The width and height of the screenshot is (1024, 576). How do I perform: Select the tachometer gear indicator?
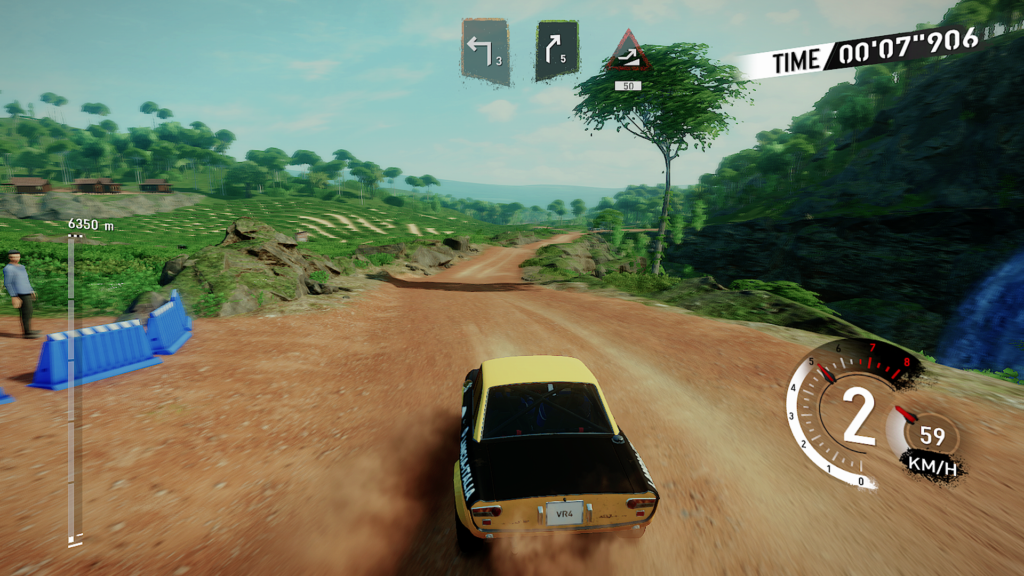(x=857, y=419)
